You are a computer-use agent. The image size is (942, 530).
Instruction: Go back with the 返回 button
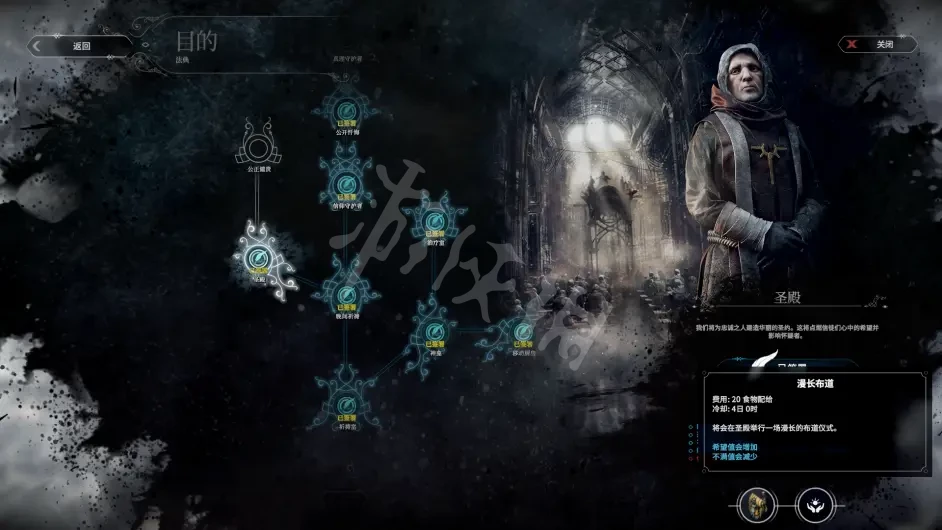80,45
